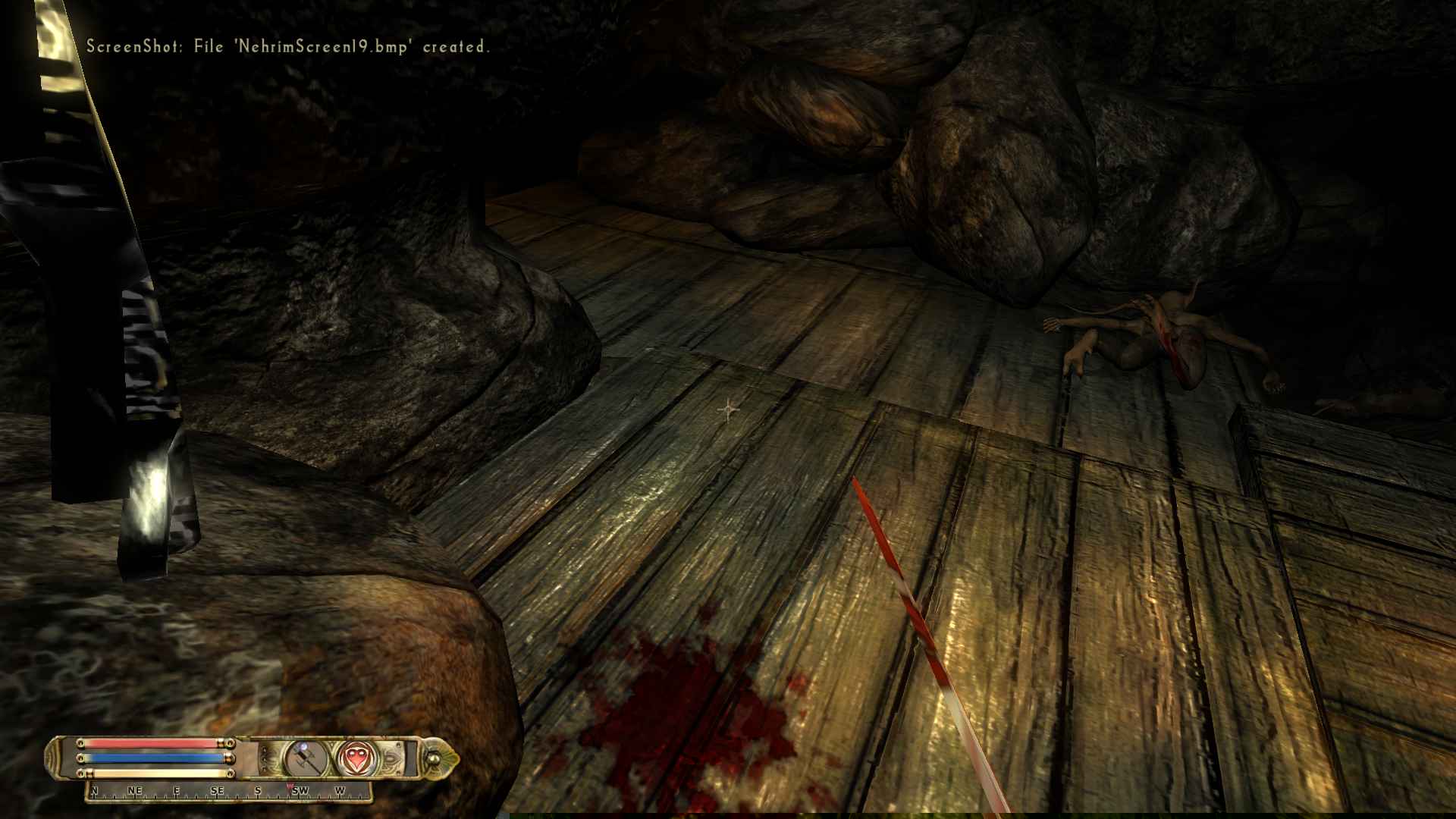Click the red quest marker on the compass
The height and width of the screenshot is (819, 1456).
pos(289,786)
